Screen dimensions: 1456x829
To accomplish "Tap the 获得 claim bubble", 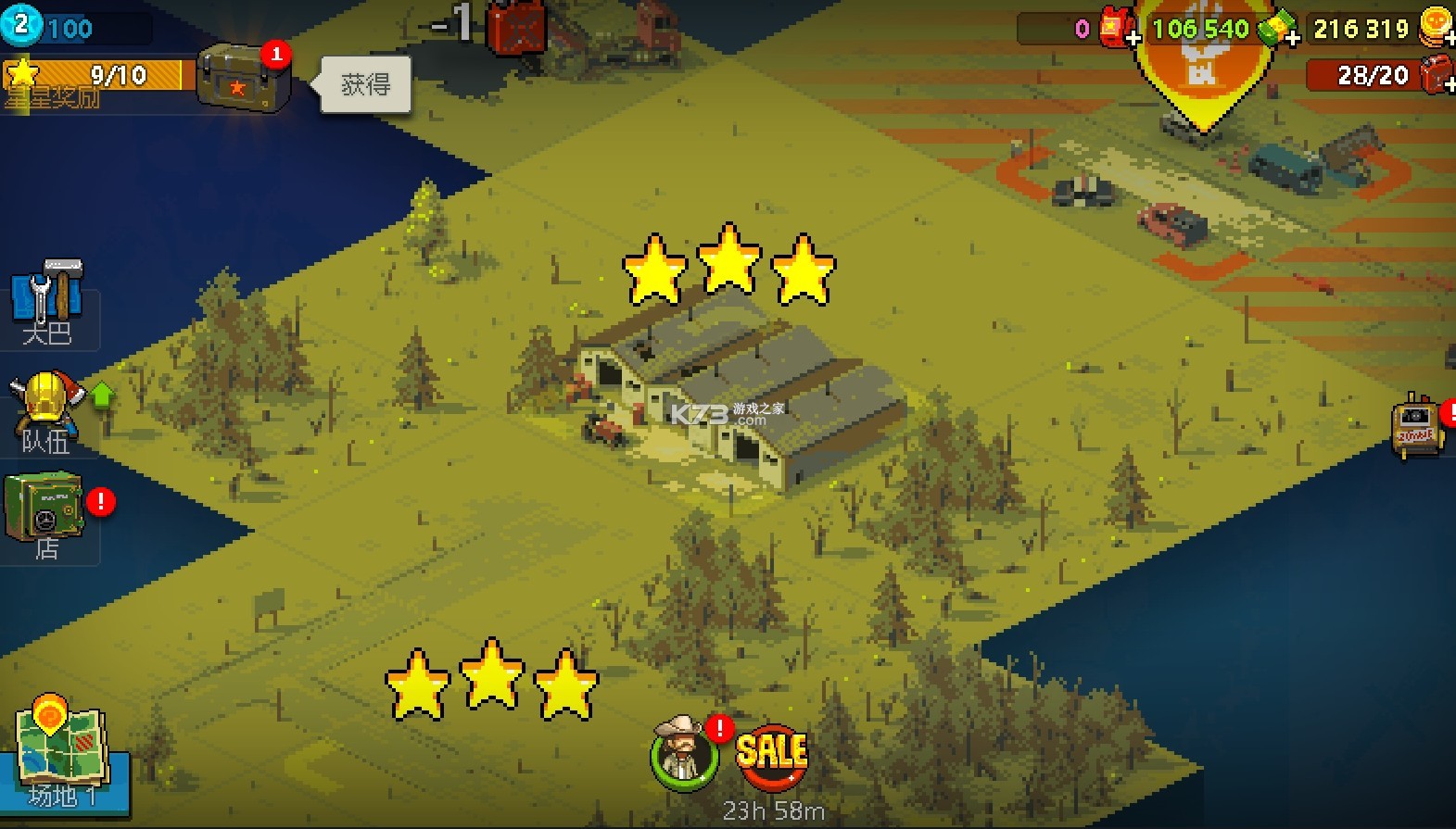I will (x=365, y=84).
